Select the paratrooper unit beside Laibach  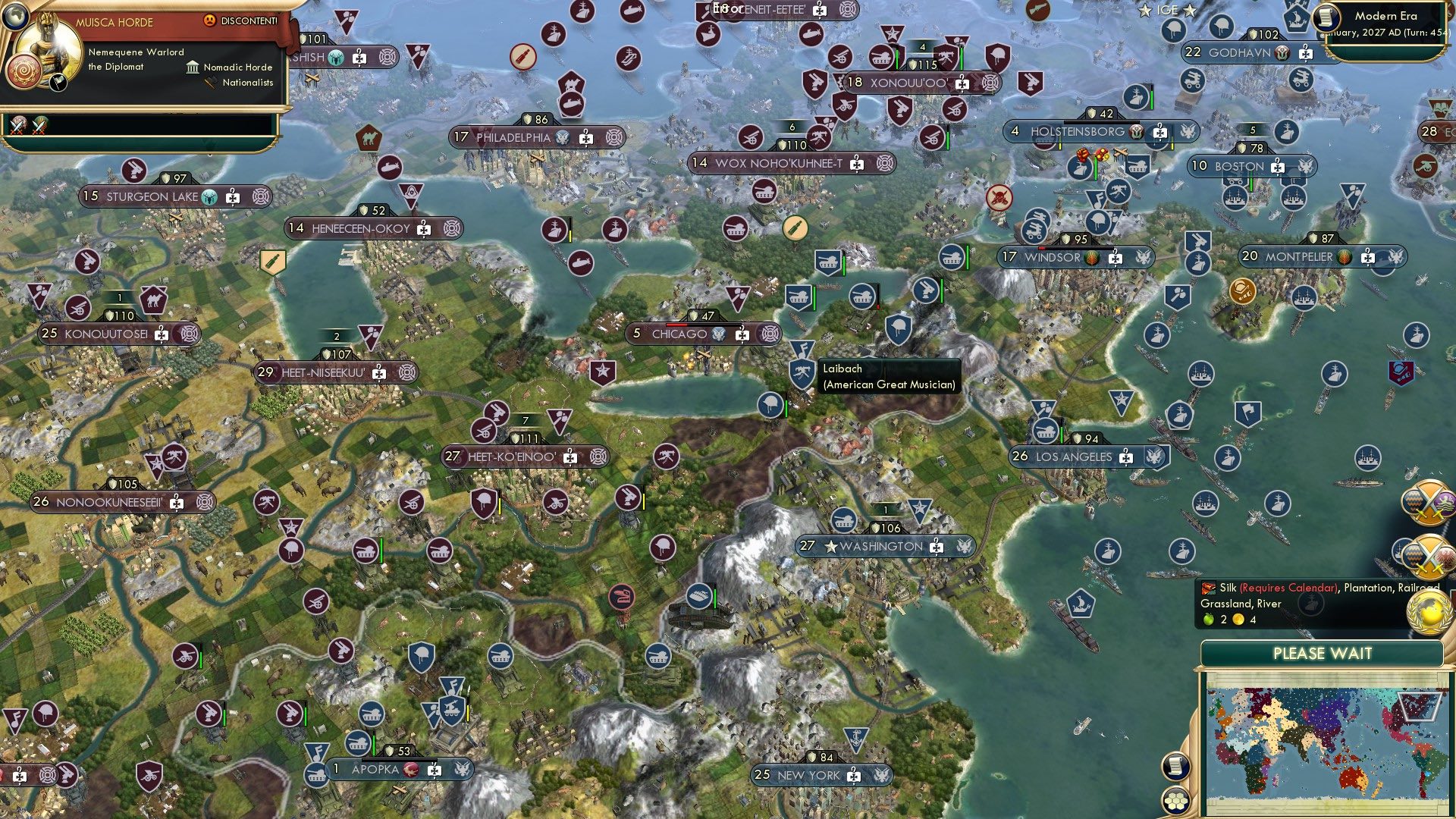pos(770,404)
